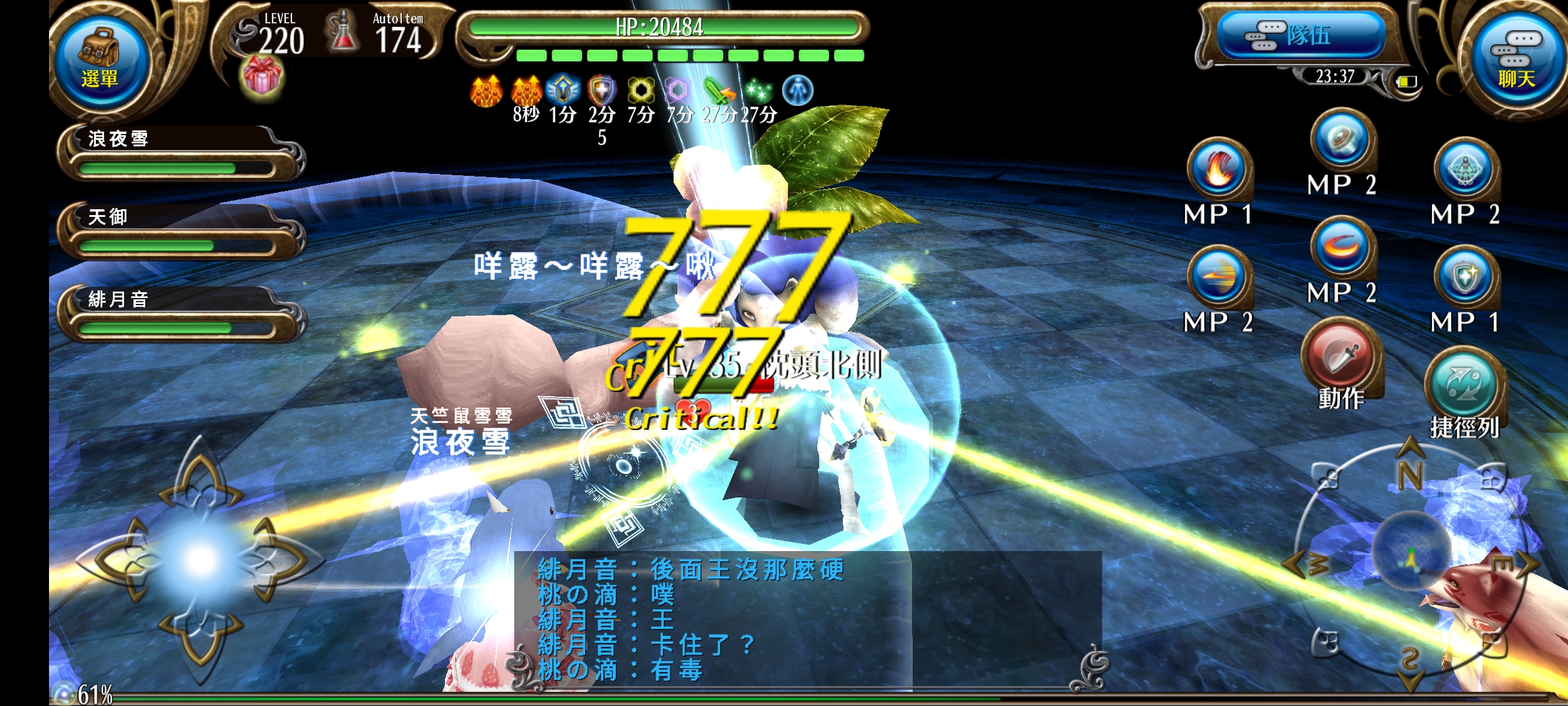Open the 選單 main menu
Viewport: 1568px width, 706px height.
coord(99,62)
